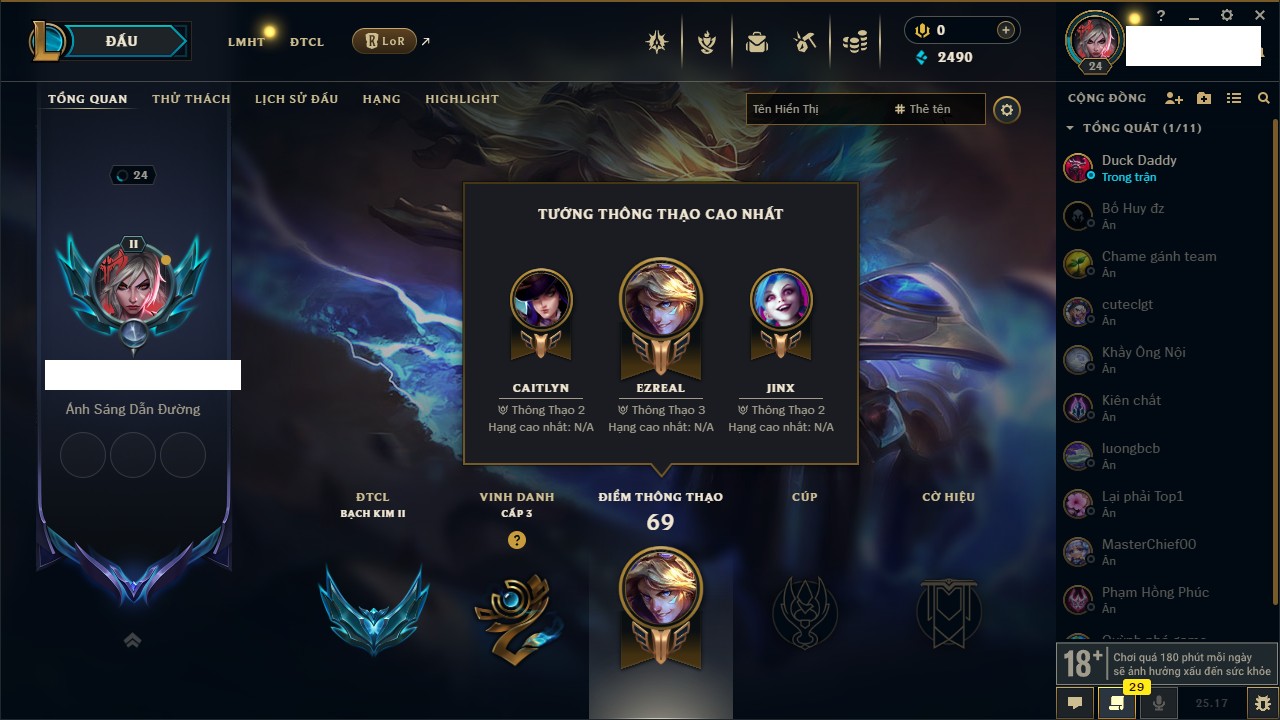Open the backpack collection icon
The height and width of the screenshot is (720, 1280).
[757, 42]
